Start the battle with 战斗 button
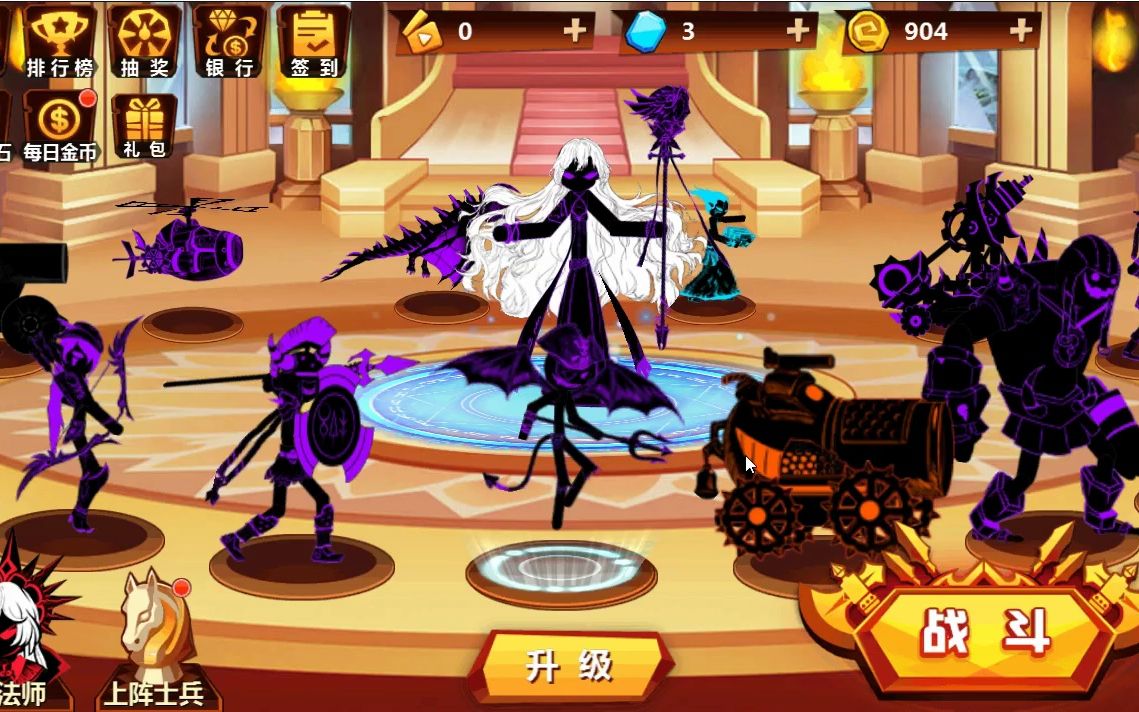Image resolution: width=1139 pixels, height=712 pixels. pos(983,633)
